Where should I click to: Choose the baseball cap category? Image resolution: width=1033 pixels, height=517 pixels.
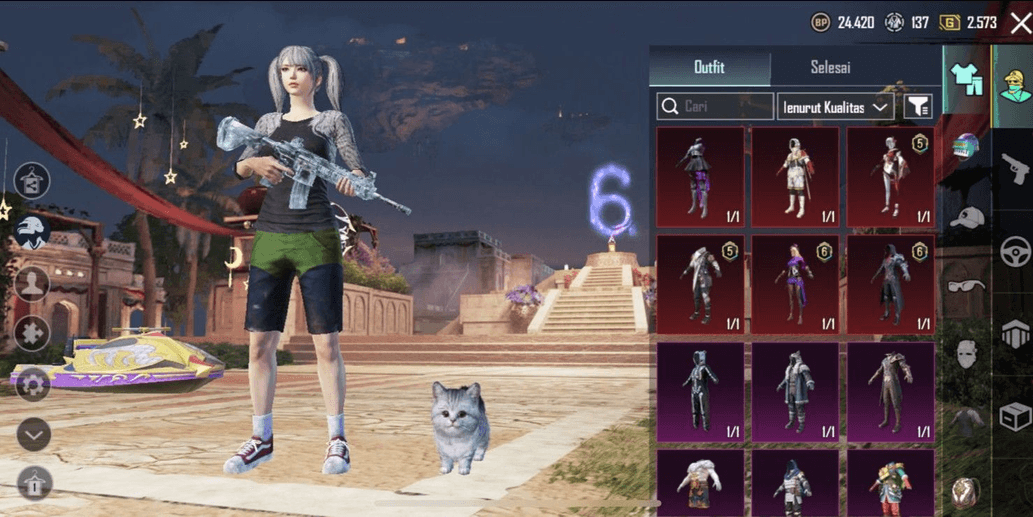pos(967,217)
